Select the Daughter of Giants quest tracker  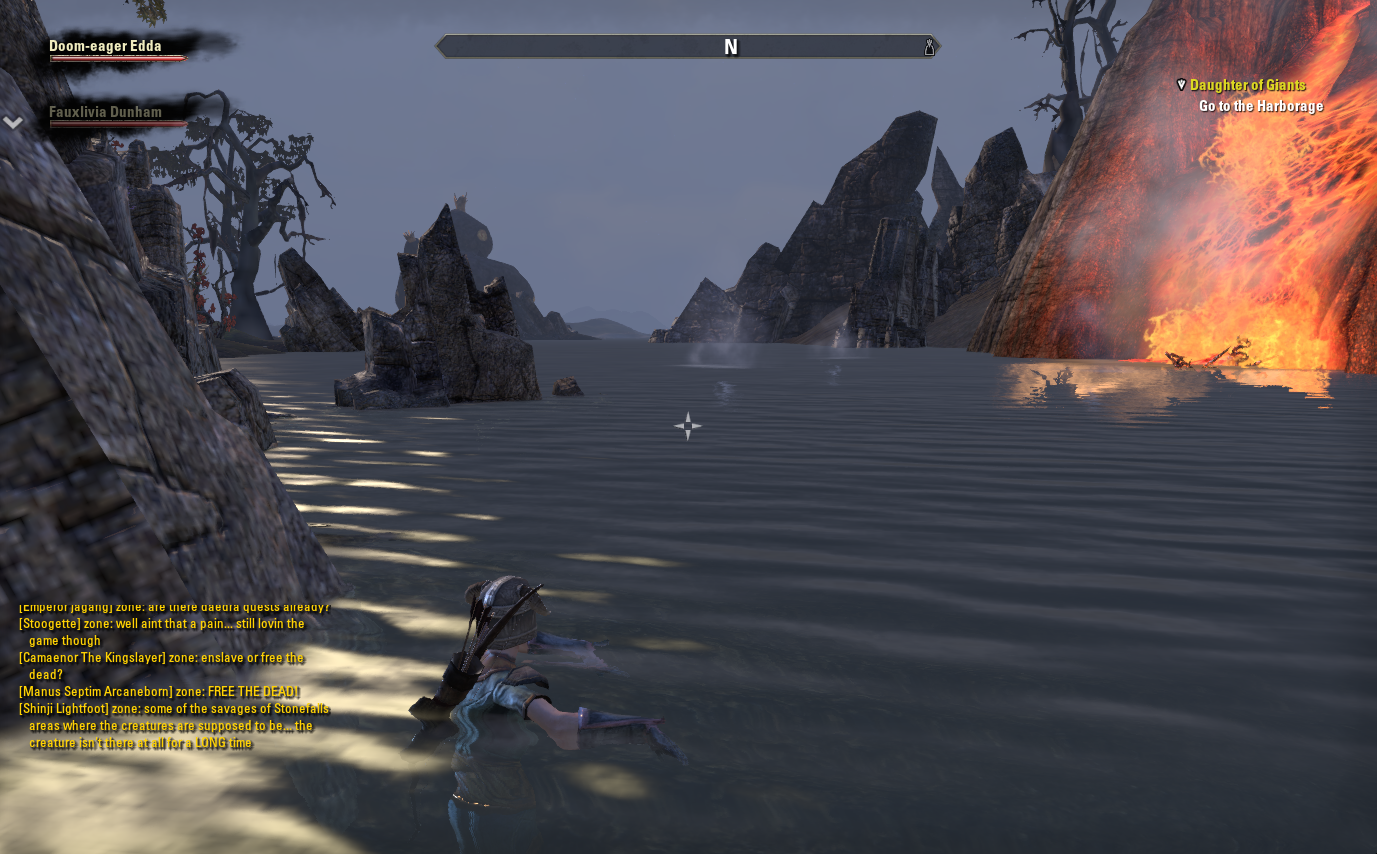(1247, 85)
